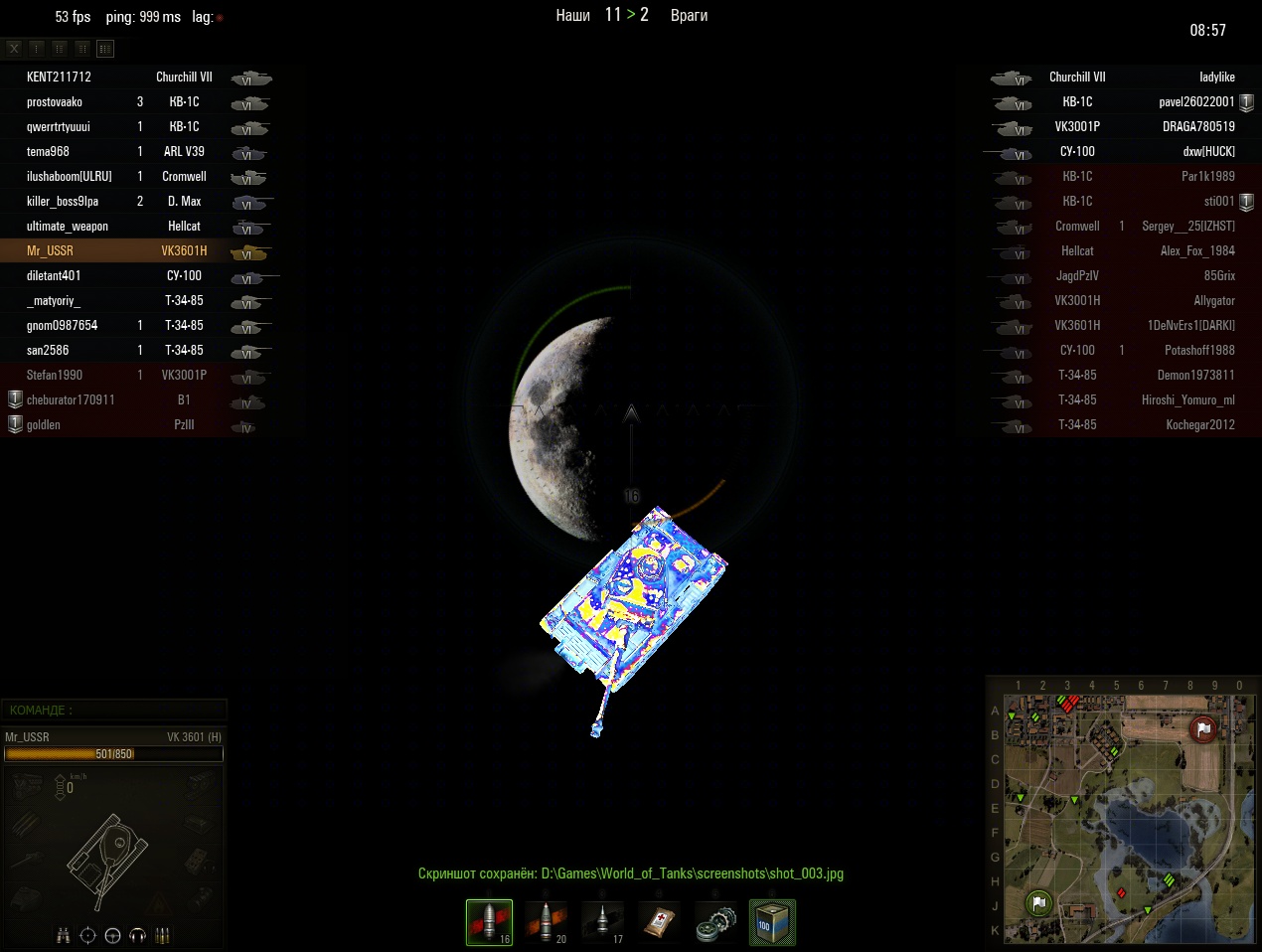Click the team chat field labeled КОМАНДЕ
1262x952 pixels.
(x=114, y=710)
